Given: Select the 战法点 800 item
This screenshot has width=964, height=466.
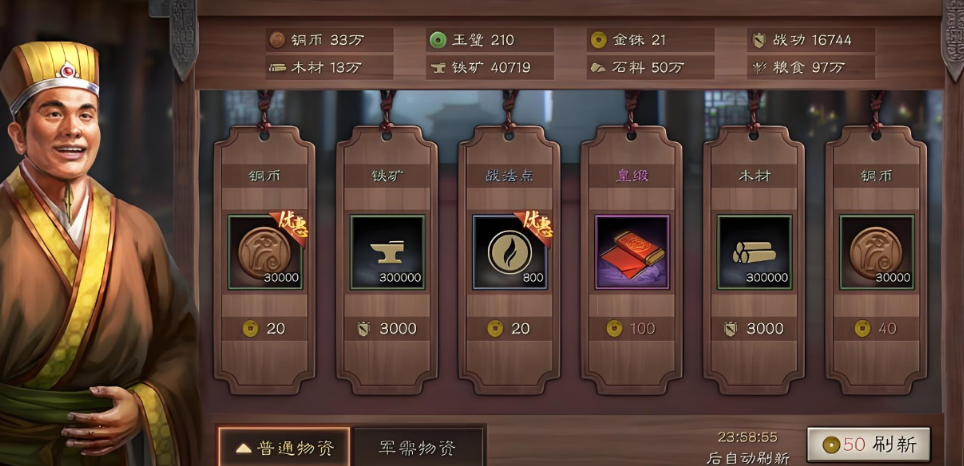Looking at the screenshot, I should pos(510,253).
